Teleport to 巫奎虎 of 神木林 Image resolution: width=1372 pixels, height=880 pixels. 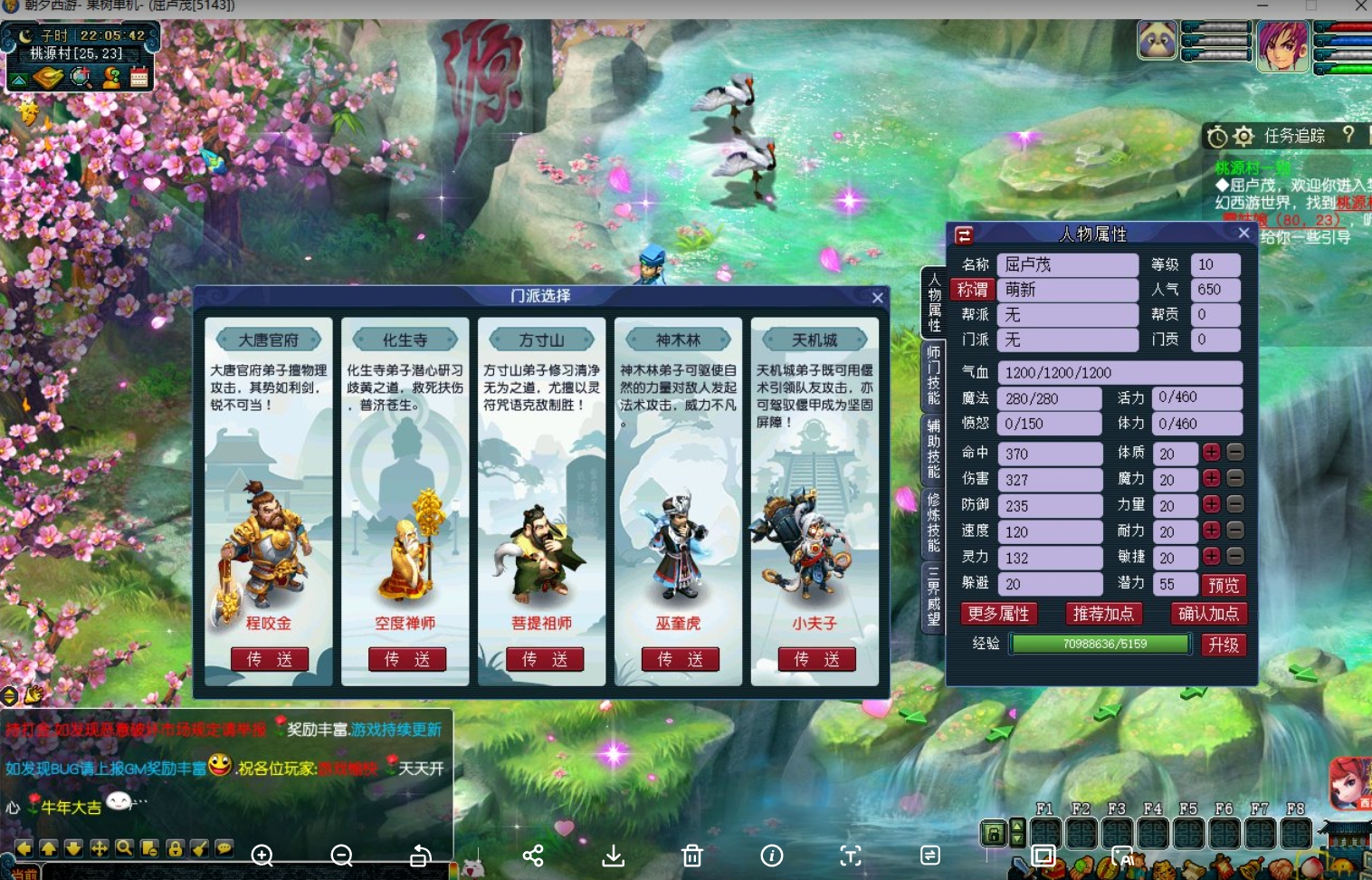pyautogui.click(x=680, y=659)
